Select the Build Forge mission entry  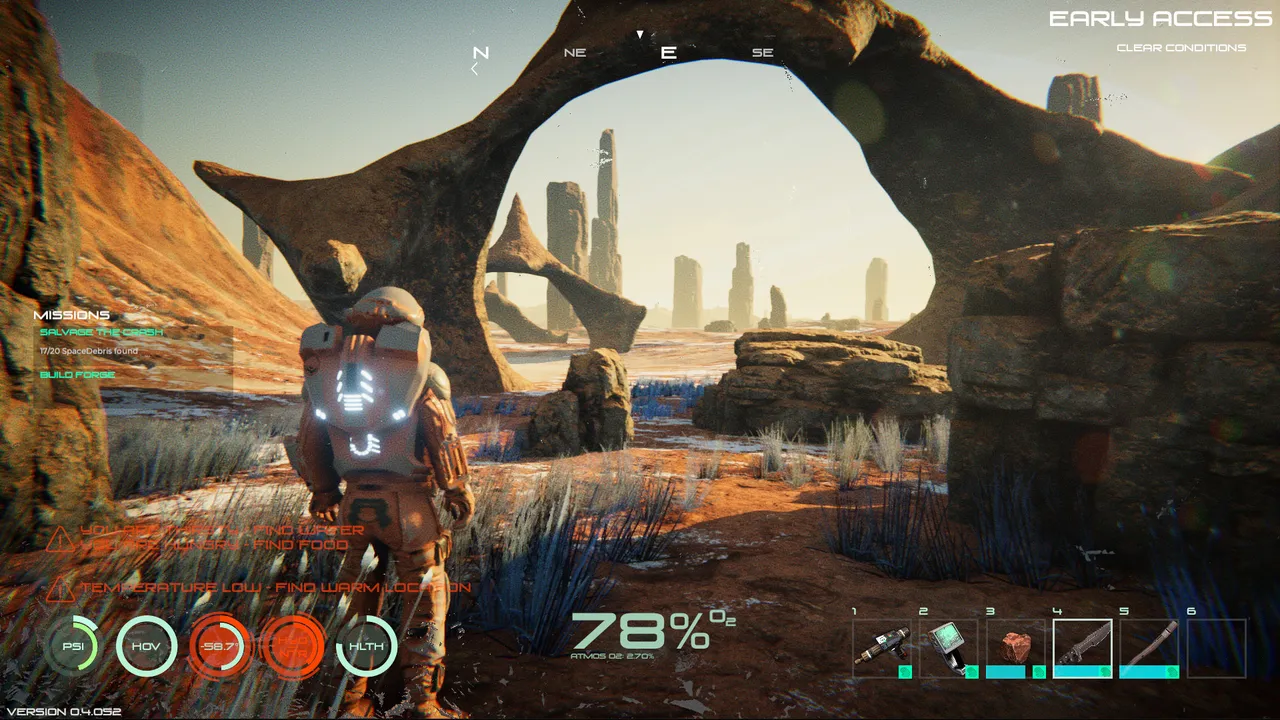tap(78, 375)
